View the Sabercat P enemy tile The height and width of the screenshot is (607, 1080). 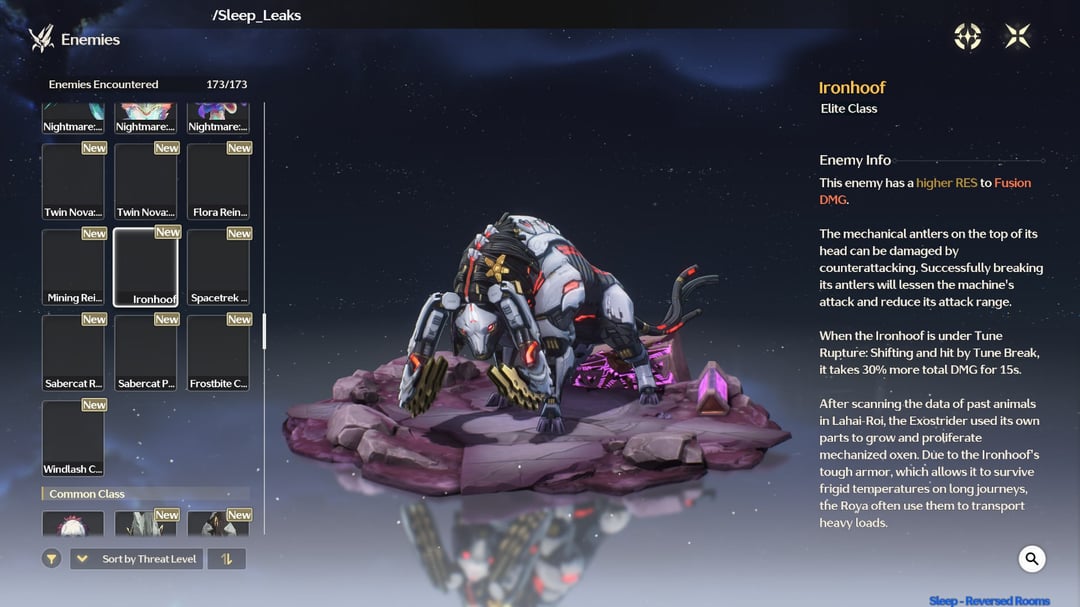146,353
